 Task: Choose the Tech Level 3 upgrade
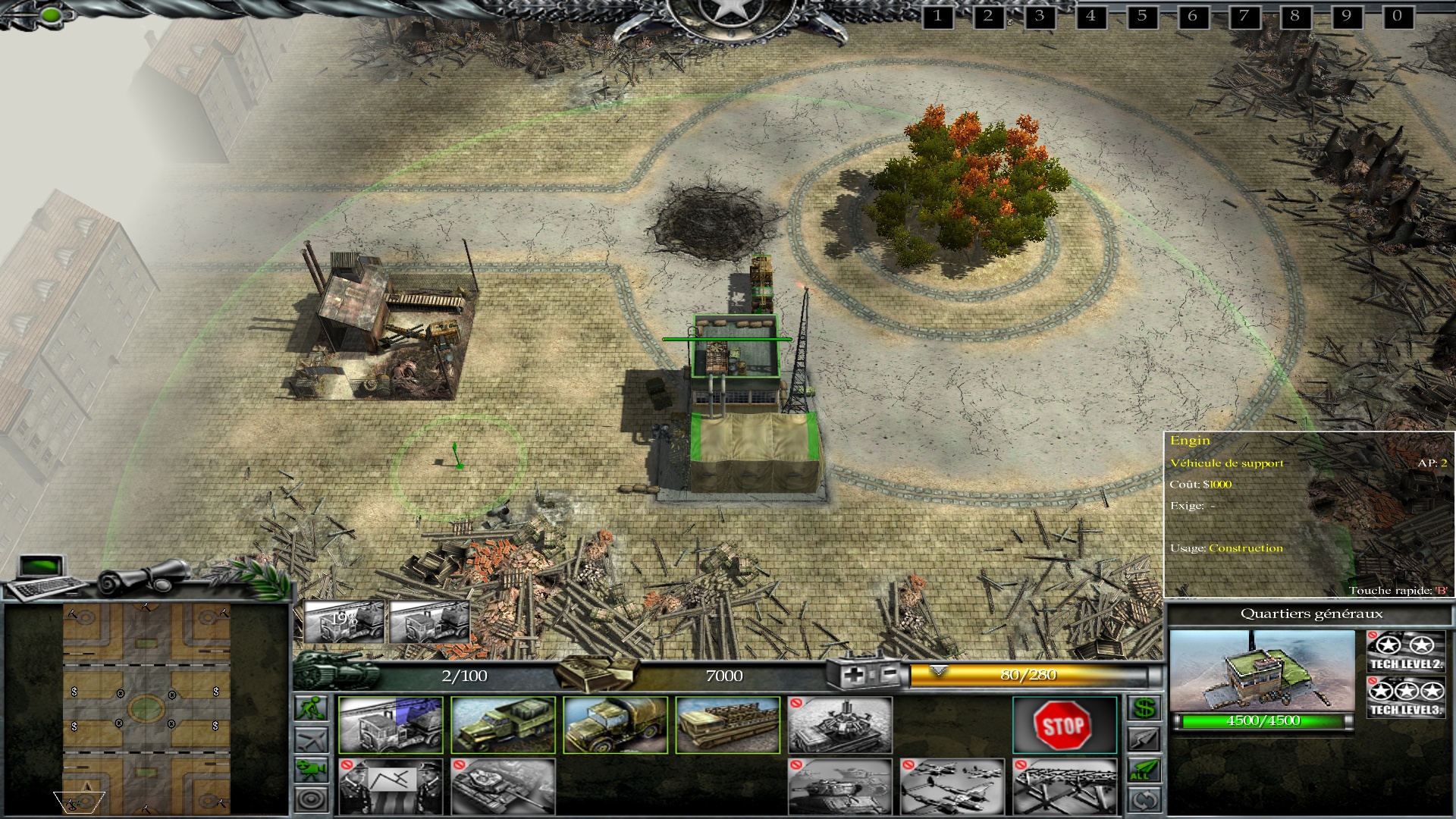1405,698
